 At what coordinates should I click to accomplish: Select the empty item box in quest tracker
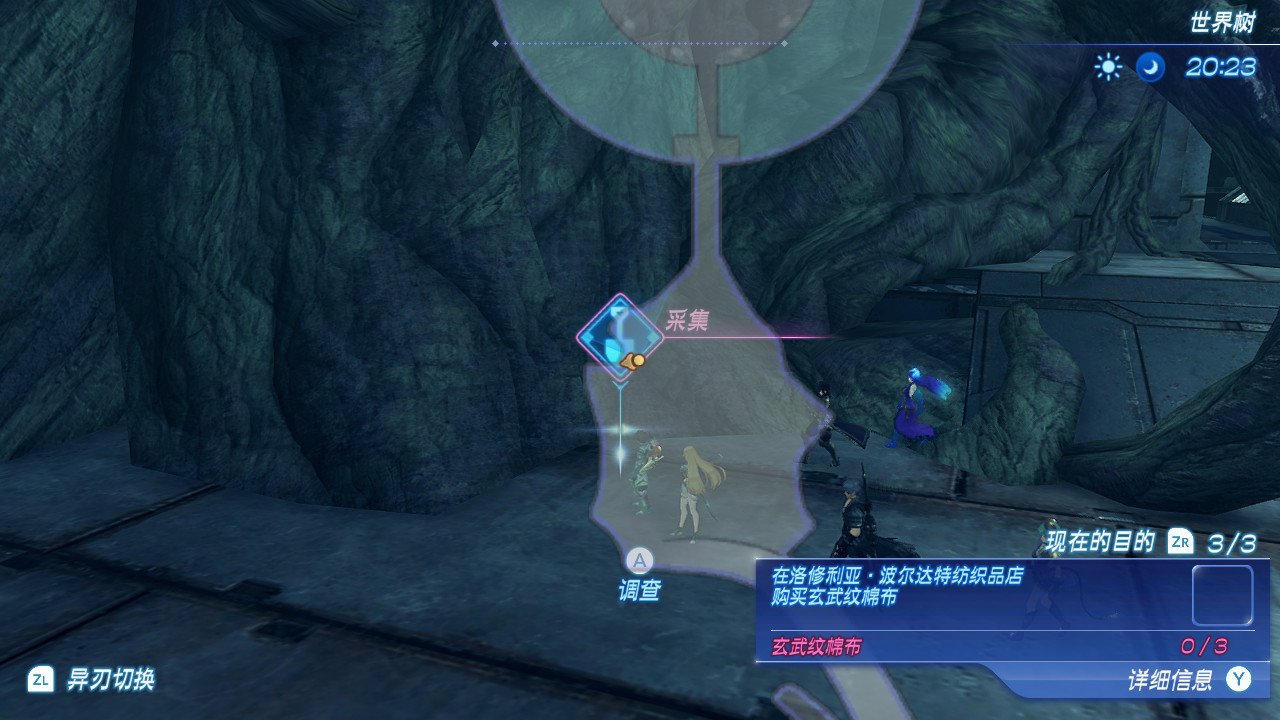tap(1222, 595)
